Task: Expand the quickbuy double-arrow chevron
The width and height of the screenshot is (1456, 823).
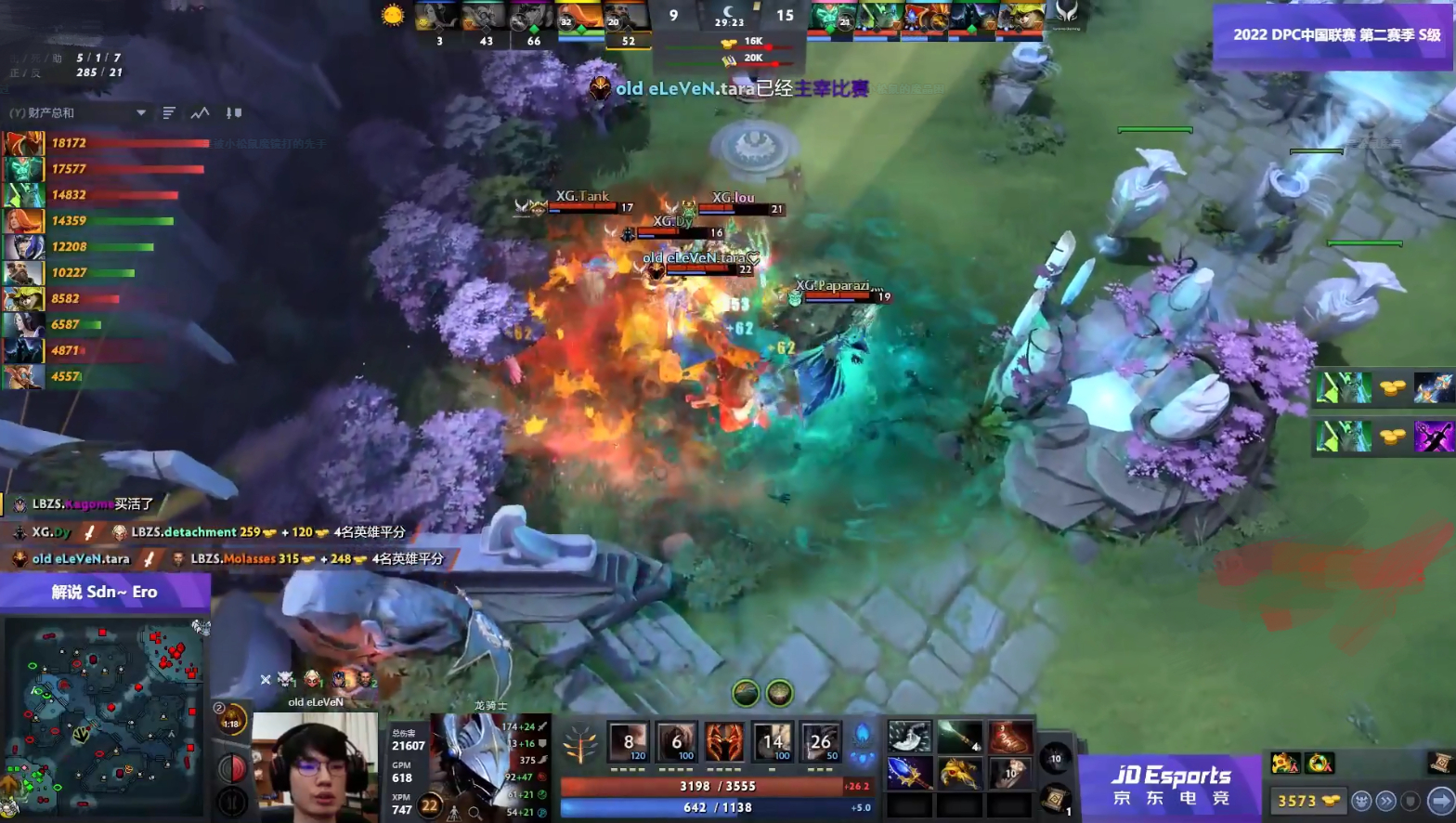Action: (1384, 801)
